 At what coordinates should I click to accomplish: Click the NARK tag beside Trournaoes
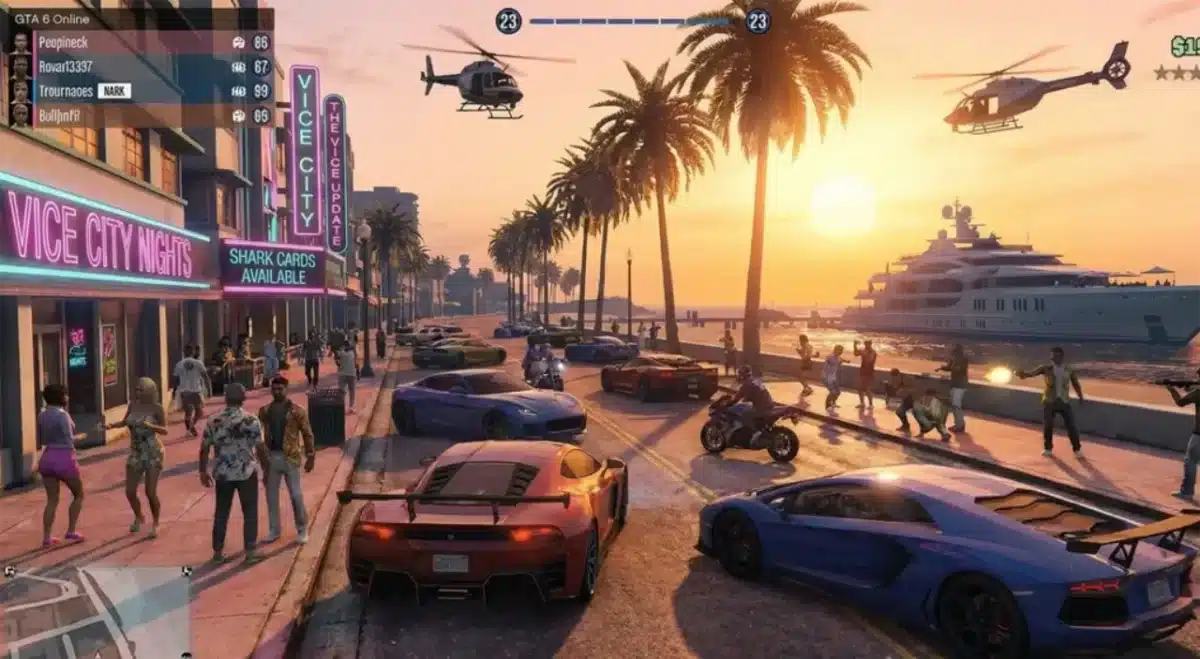click(x=114, y=91)
